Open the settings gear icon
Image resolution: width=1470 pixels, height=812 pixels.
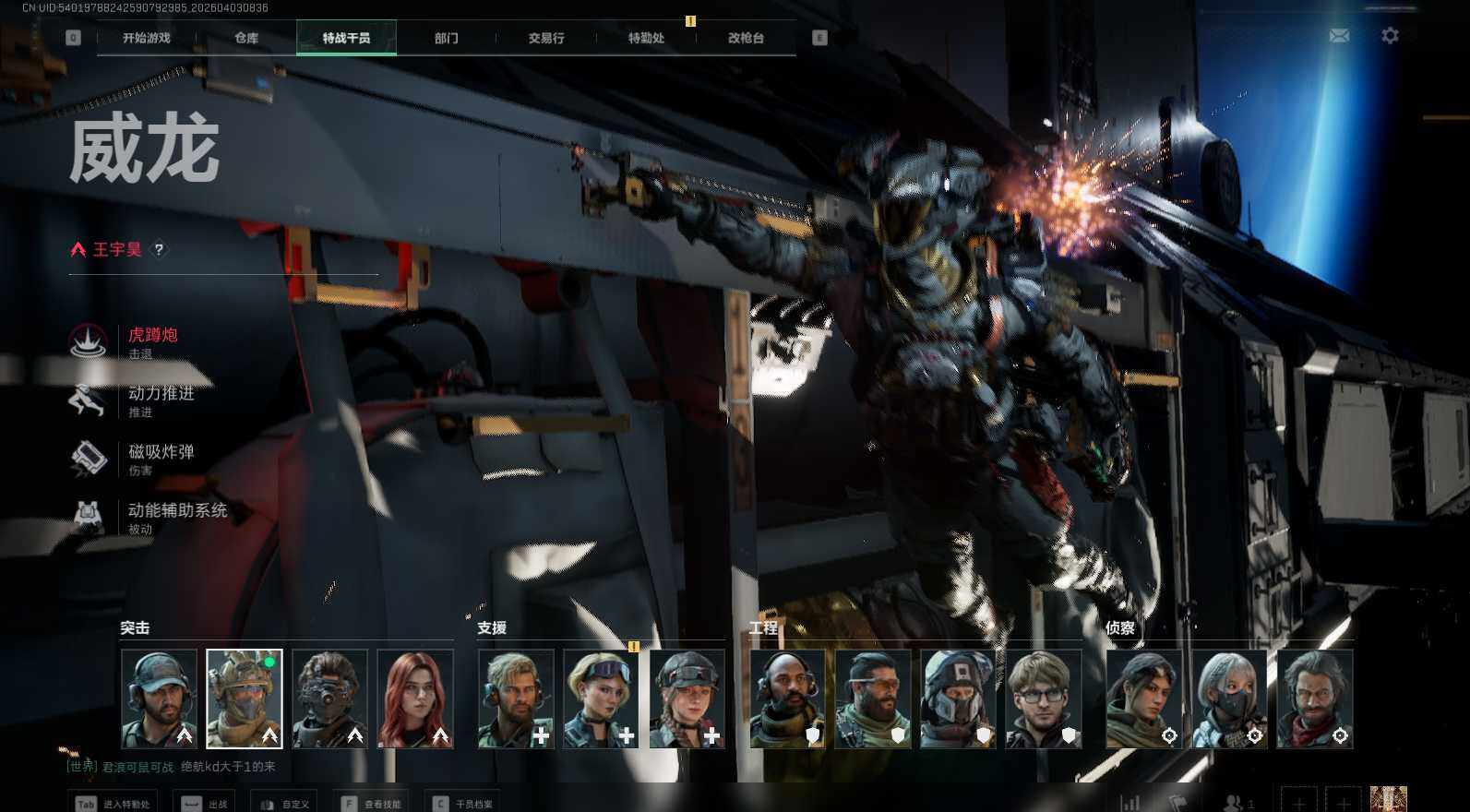1390,36
